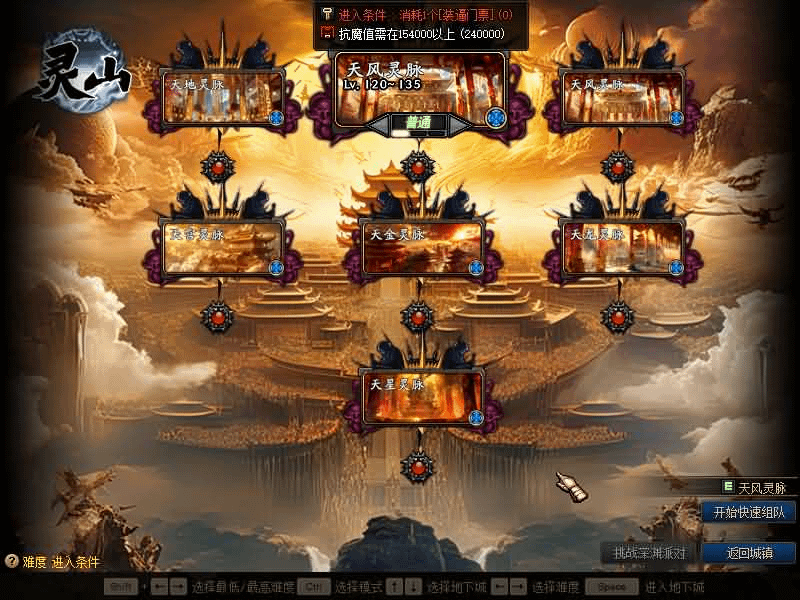
Task: Choose the 天金灵脉 dungeon tile
Action: [421, 248]
